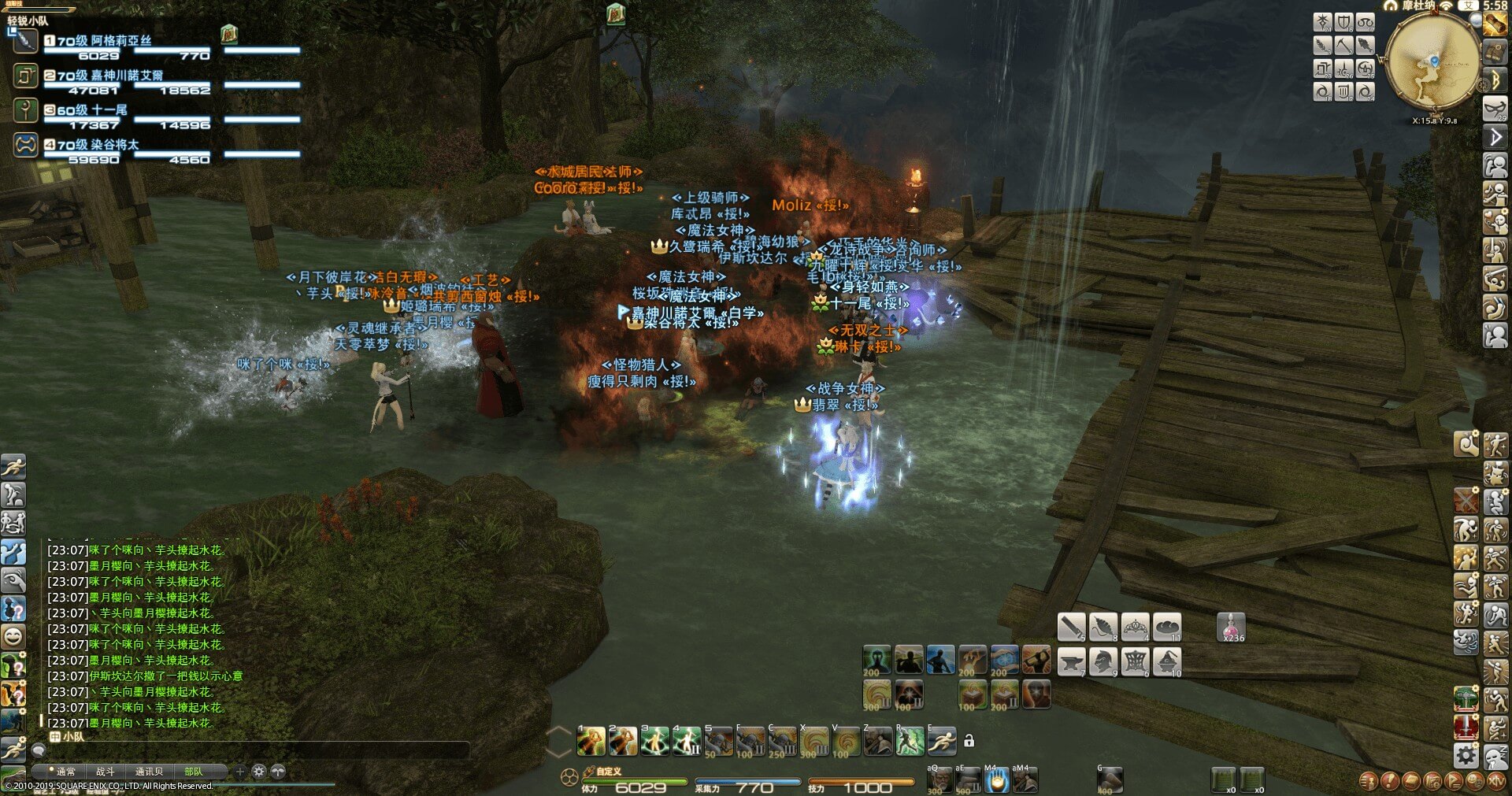Click the chat message input field
Viewport: 1512px width, 796px height.
pos(252,750)
